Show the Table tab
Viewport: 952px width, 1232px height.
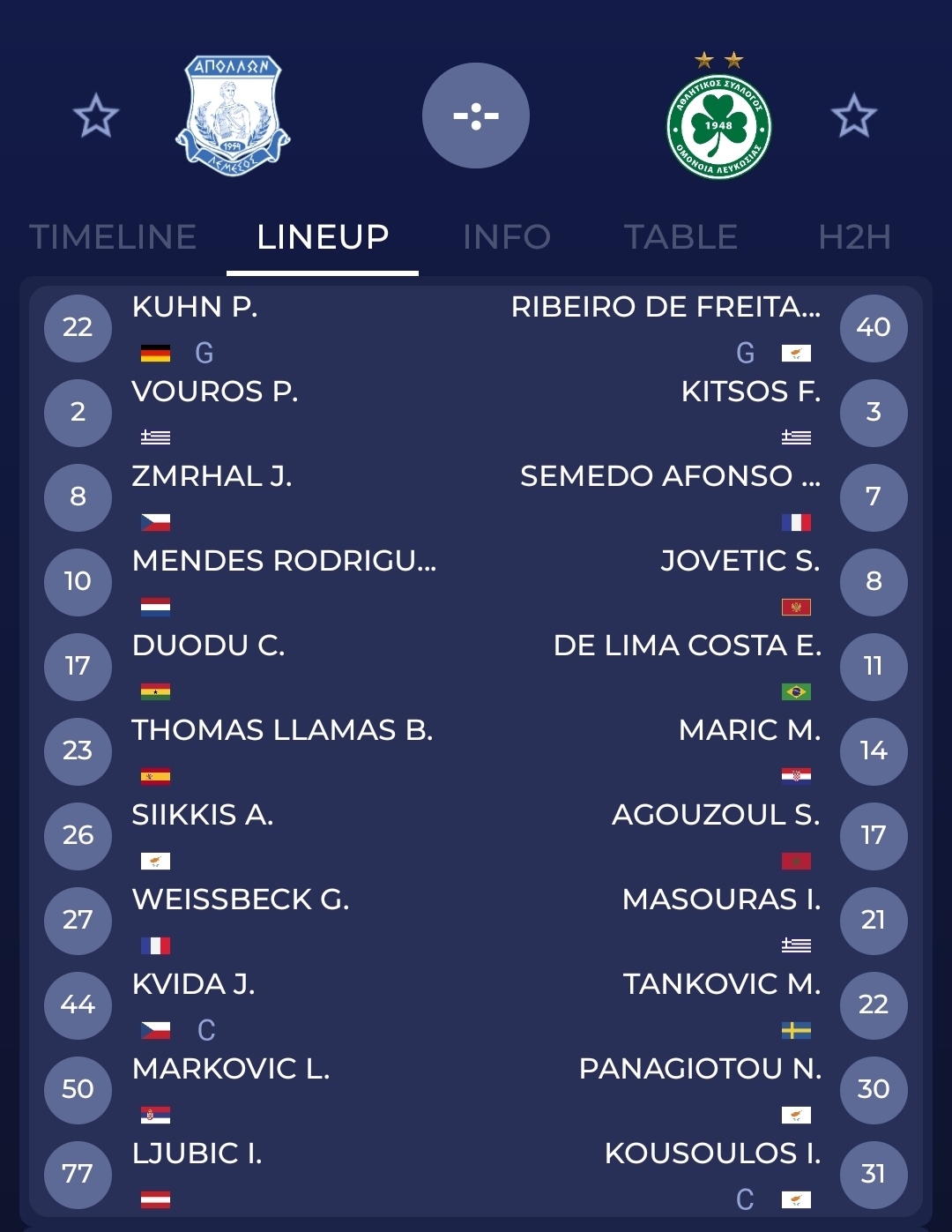tap(681, 237)
